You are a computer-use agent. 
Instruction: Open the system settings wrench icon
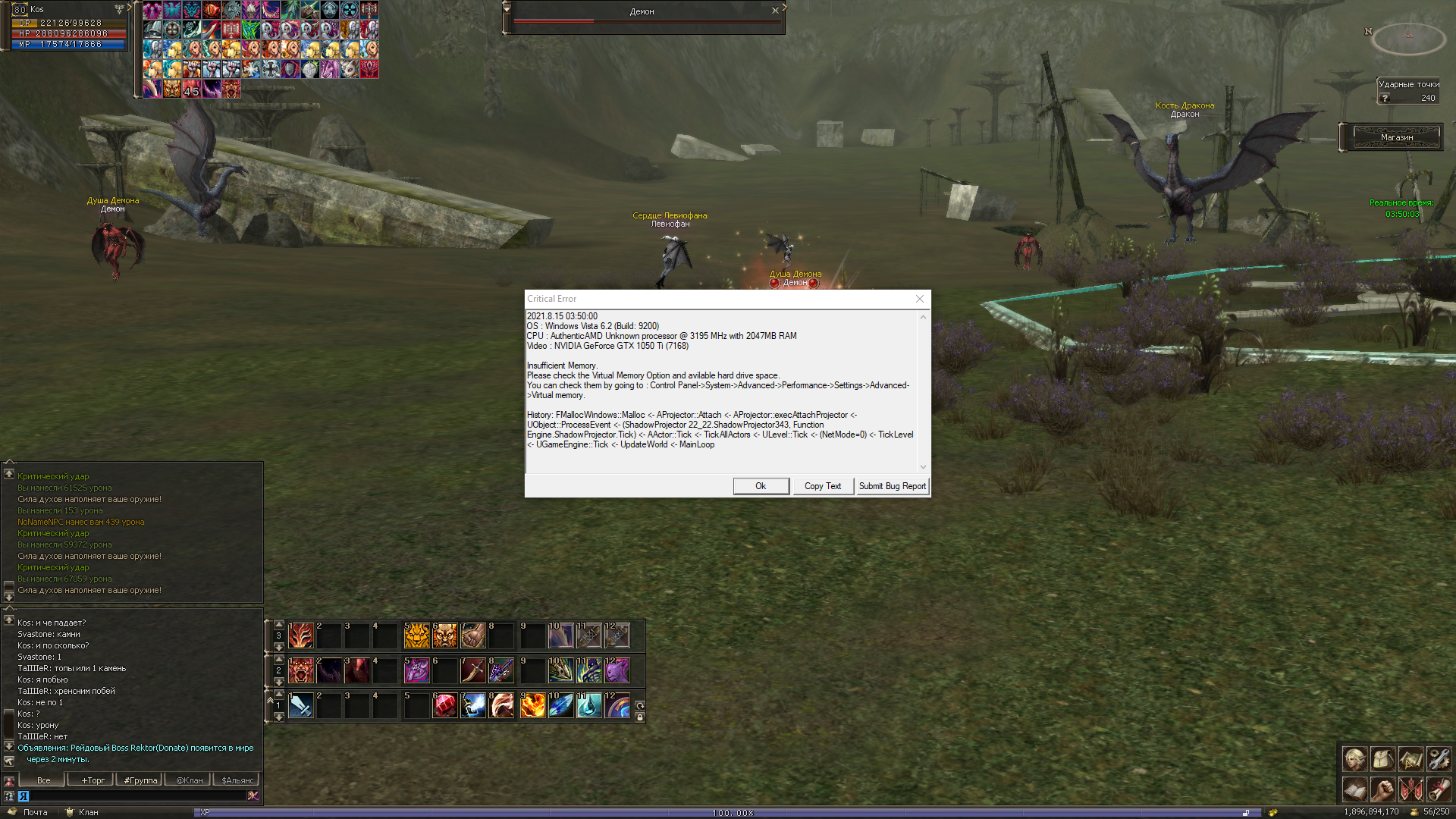1439,758
